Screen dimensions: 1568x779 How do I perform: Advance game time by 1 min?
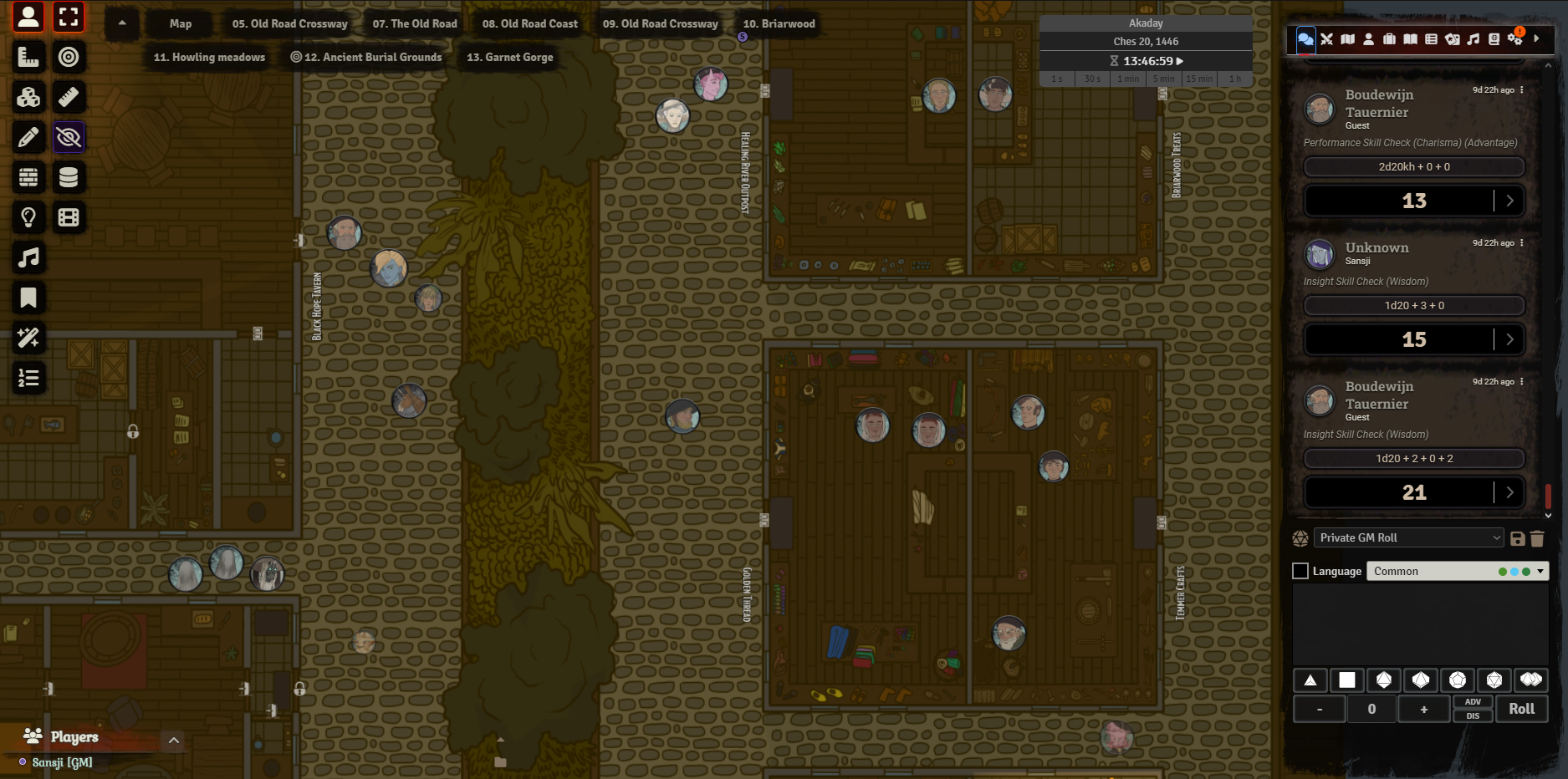pyautogui.click(x=1128, y=79)
